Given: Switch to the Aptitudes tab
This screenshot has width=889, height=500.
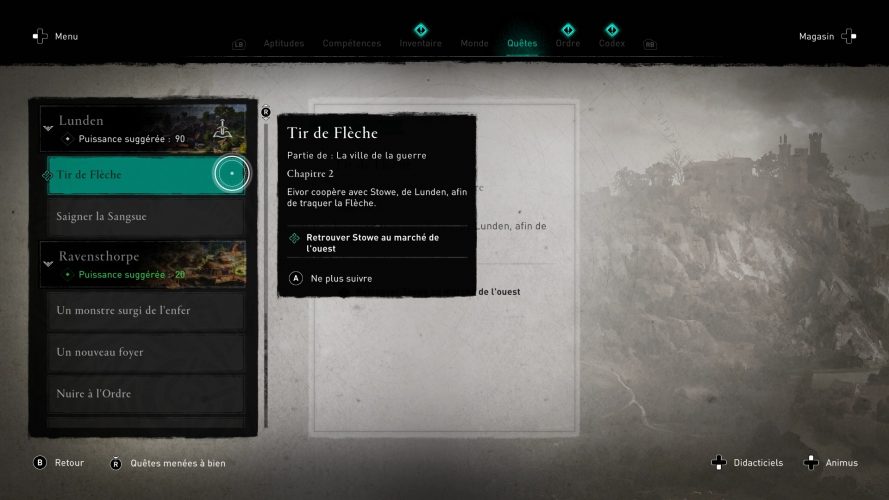Looking at the screenshot, I should tap(284, 43).
